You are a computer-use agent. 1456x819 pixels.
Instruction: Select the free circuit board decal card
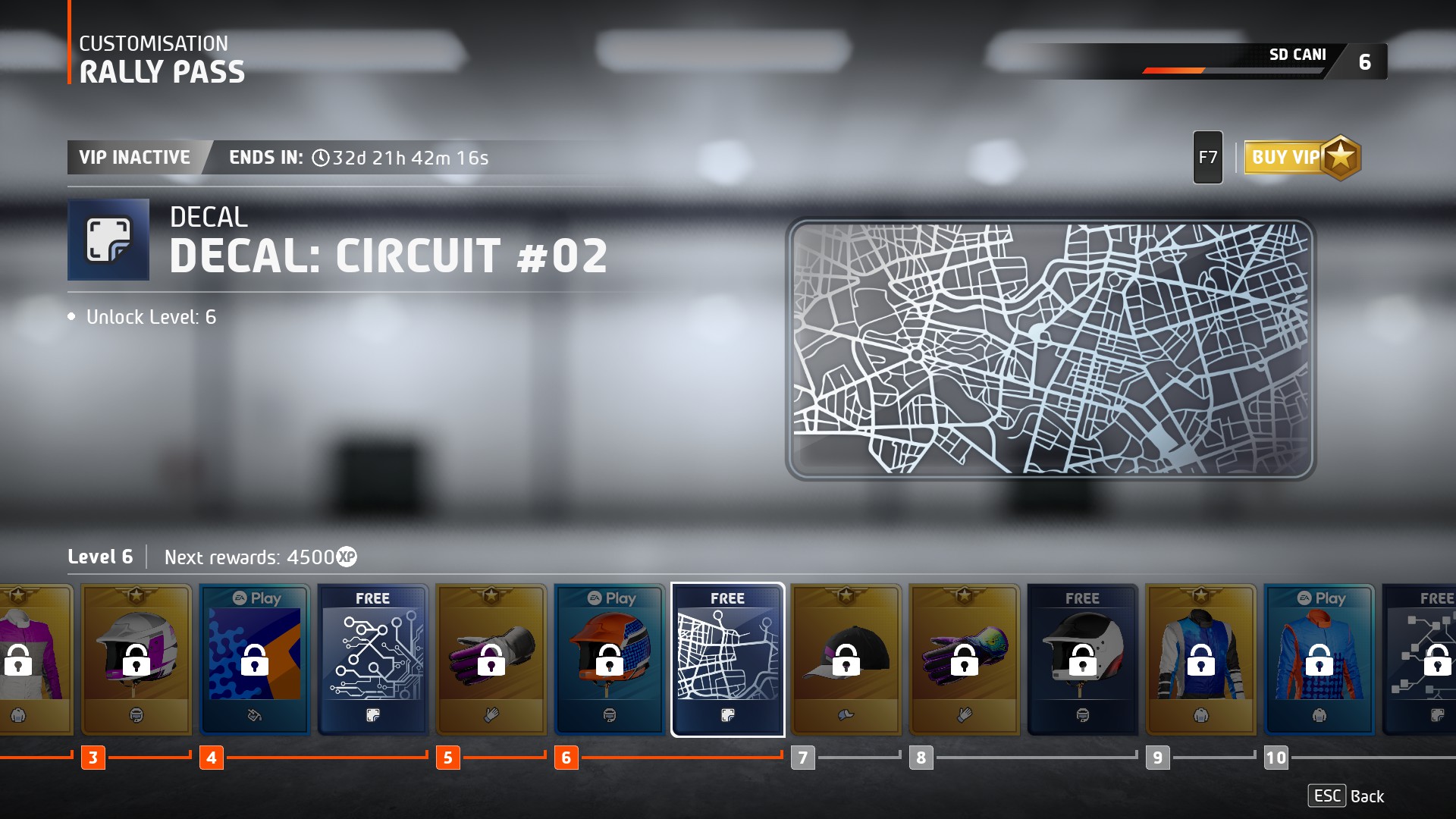tap(373, 658)
